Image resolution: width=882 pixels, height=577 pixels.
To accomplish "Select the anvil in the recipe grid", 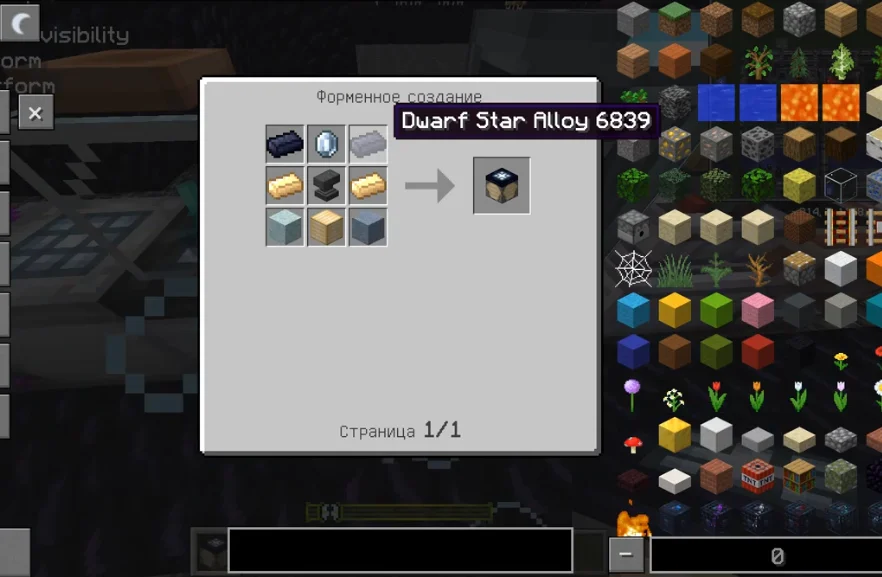I will 326,186.
